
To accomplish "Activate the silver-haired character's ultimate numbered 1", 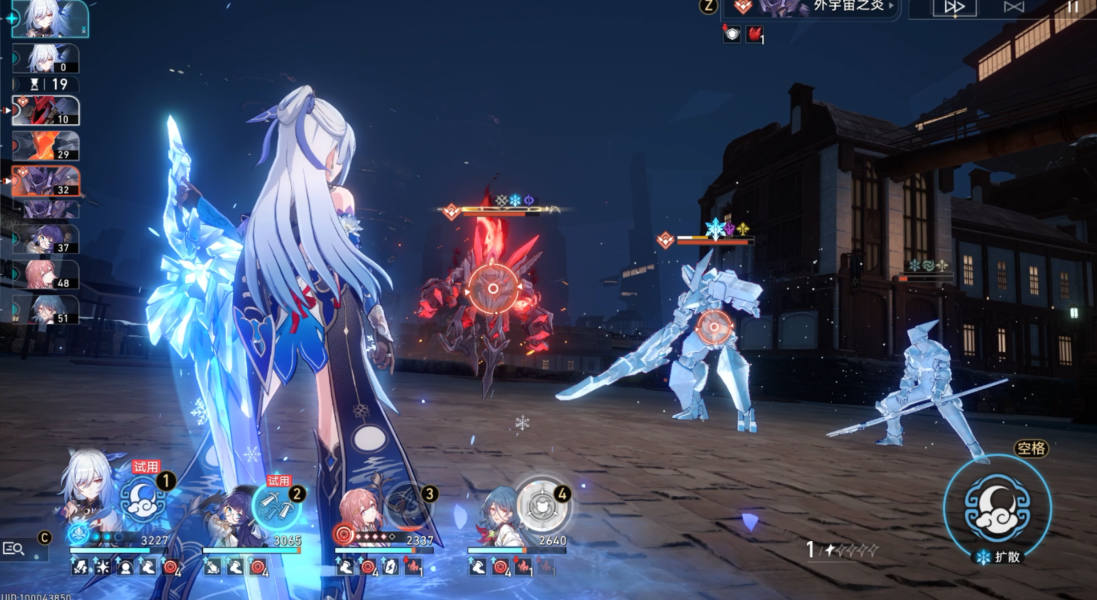I will [143, 500].
